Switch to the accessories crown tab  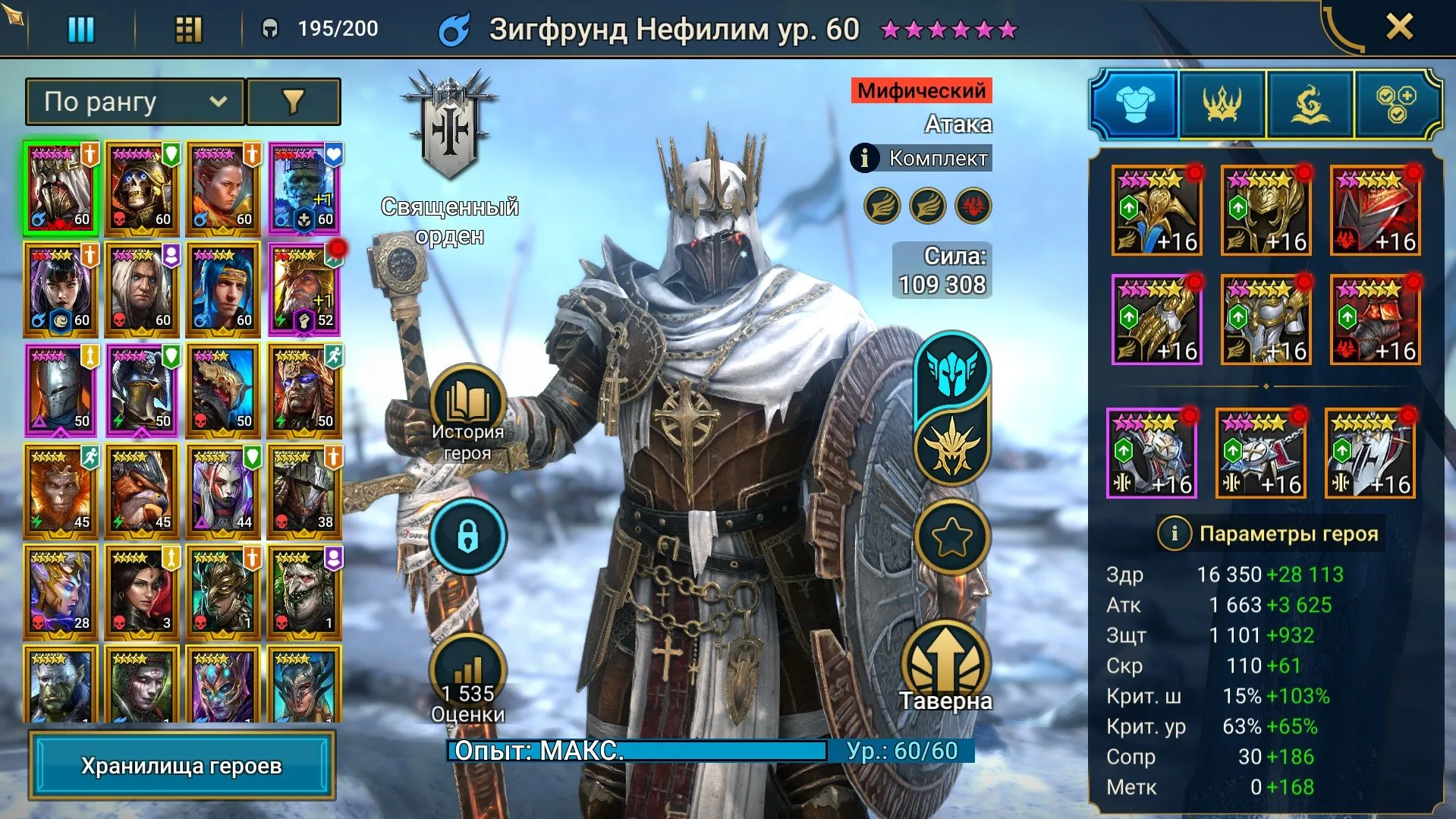(1222, 105)
